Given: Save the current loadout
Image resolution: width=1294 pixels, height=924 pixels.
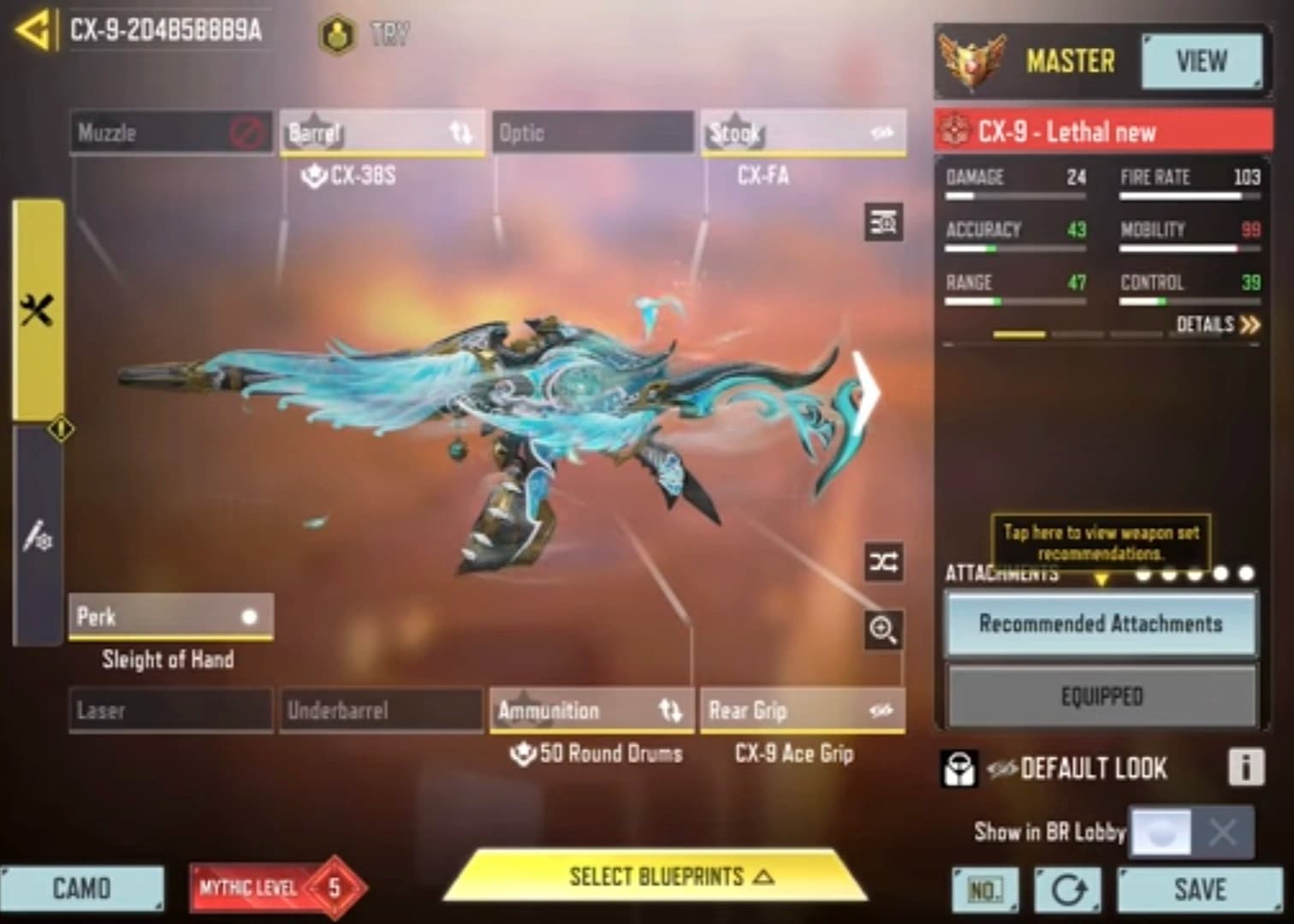Looking at the screenshot, I should tap(1199, 890).
